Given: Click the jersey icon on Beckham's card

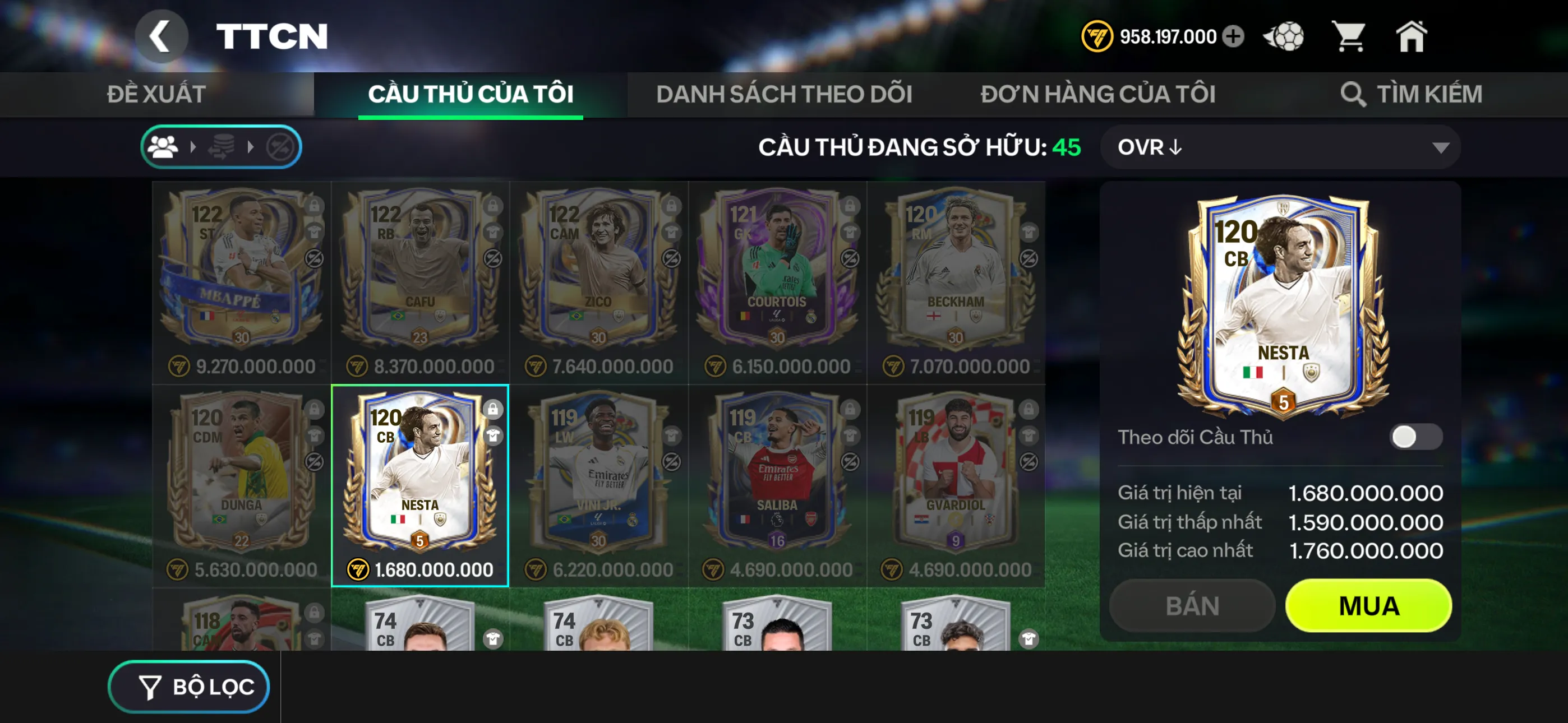Looking at the screenshot, I should click(1029, 231).
